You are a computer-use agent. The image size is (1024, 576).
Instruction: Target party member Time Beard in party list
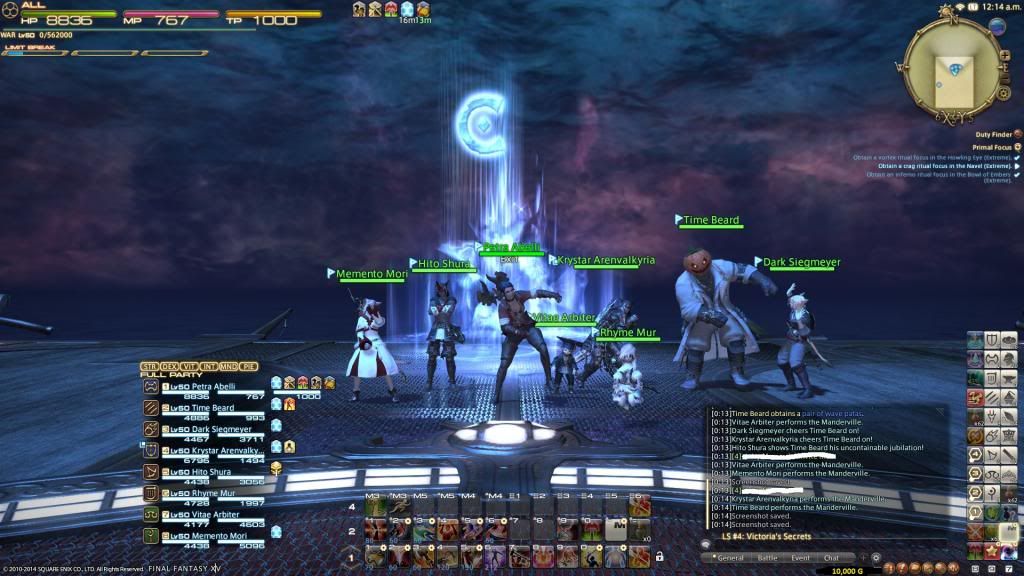click(208, 406)
